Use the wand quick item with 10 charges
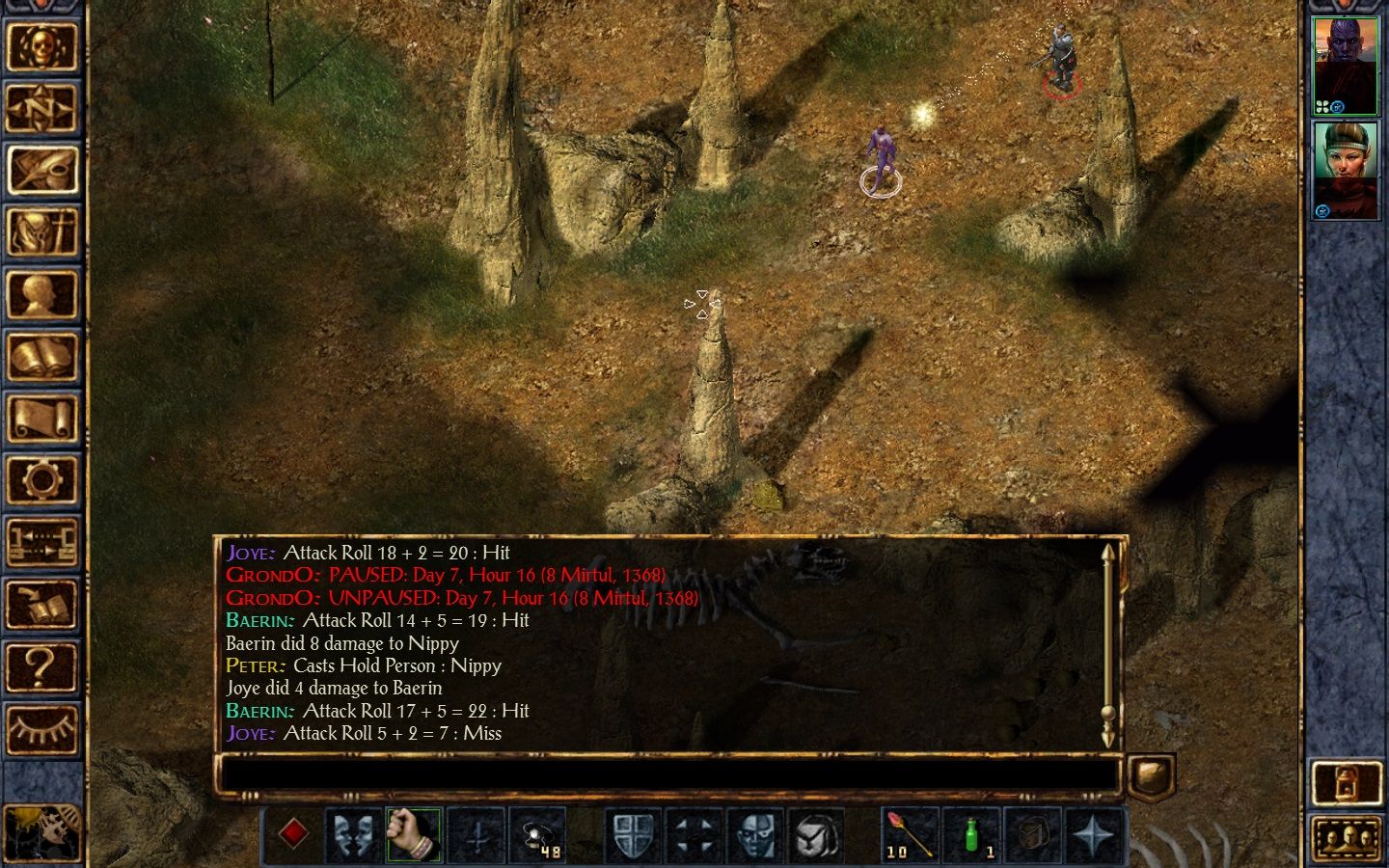 (910, 834)
